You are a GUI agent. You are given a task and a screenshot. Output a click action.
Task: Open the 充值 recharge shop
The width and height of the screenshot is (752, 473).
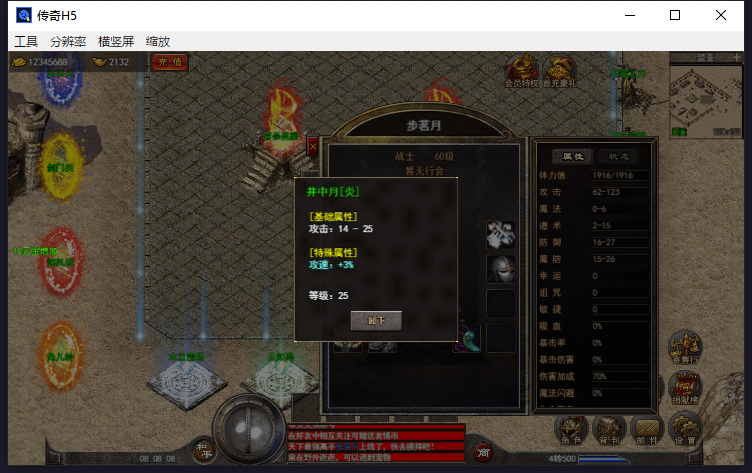coord(171,62)
